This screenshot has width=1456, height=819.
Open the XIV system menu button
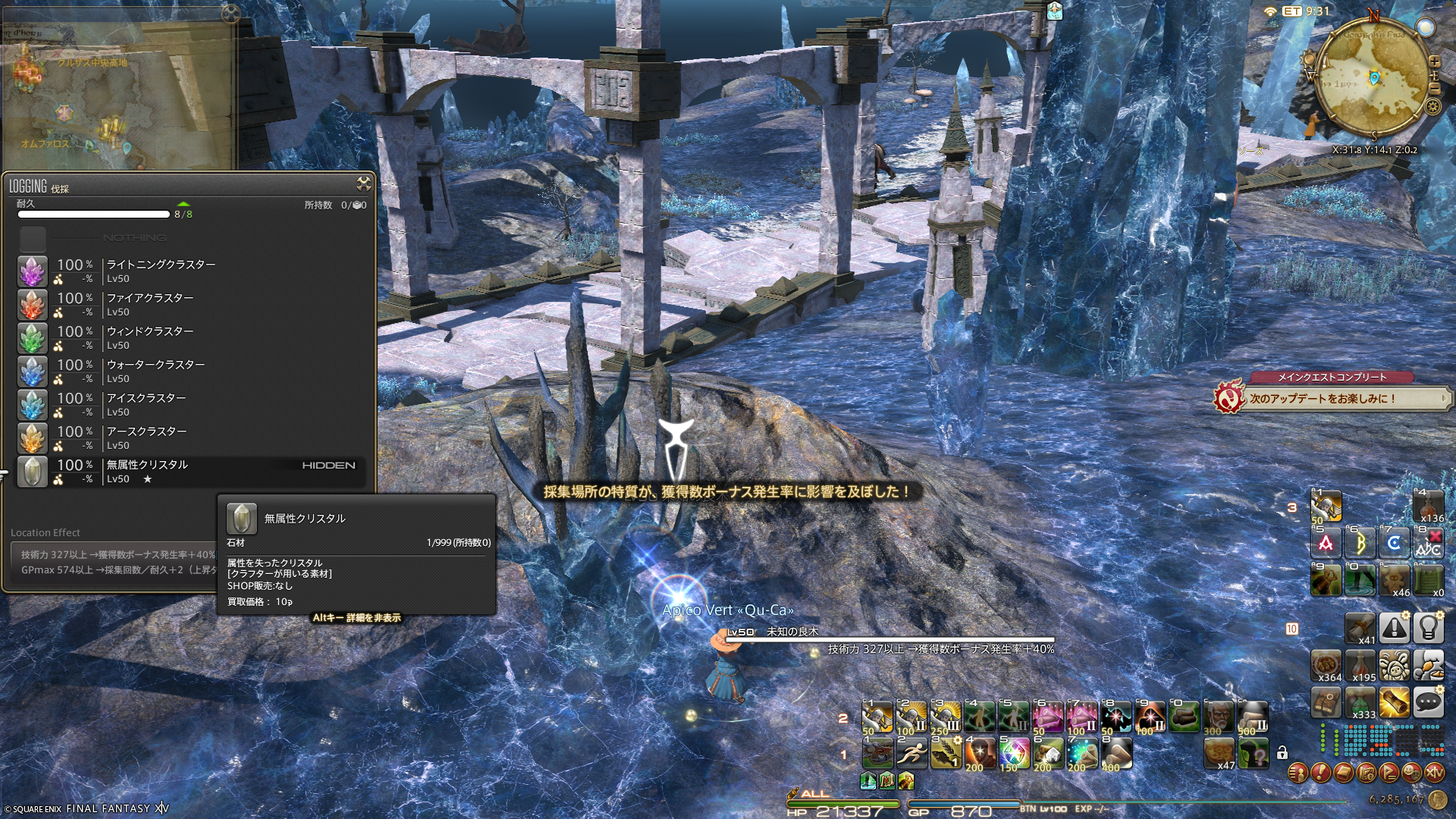1434,773
